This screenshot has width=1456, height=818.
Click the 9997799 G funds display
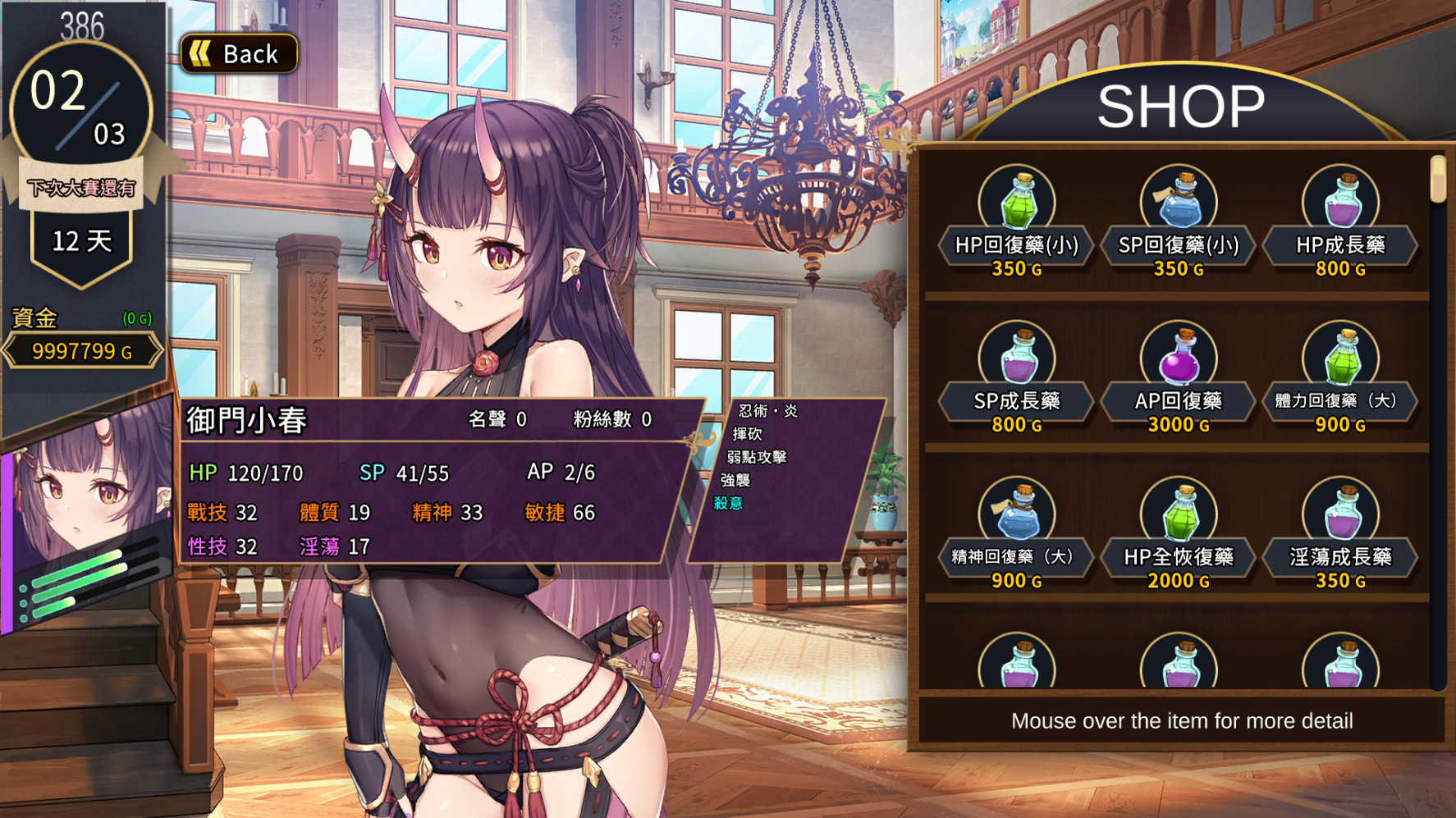pyautogui.click(x=80, y=350)
